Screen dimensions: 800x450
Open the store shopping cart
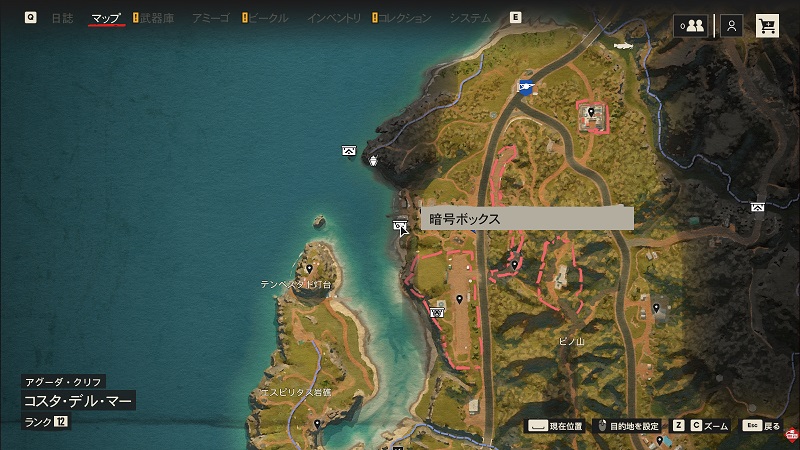click(767, 26)
